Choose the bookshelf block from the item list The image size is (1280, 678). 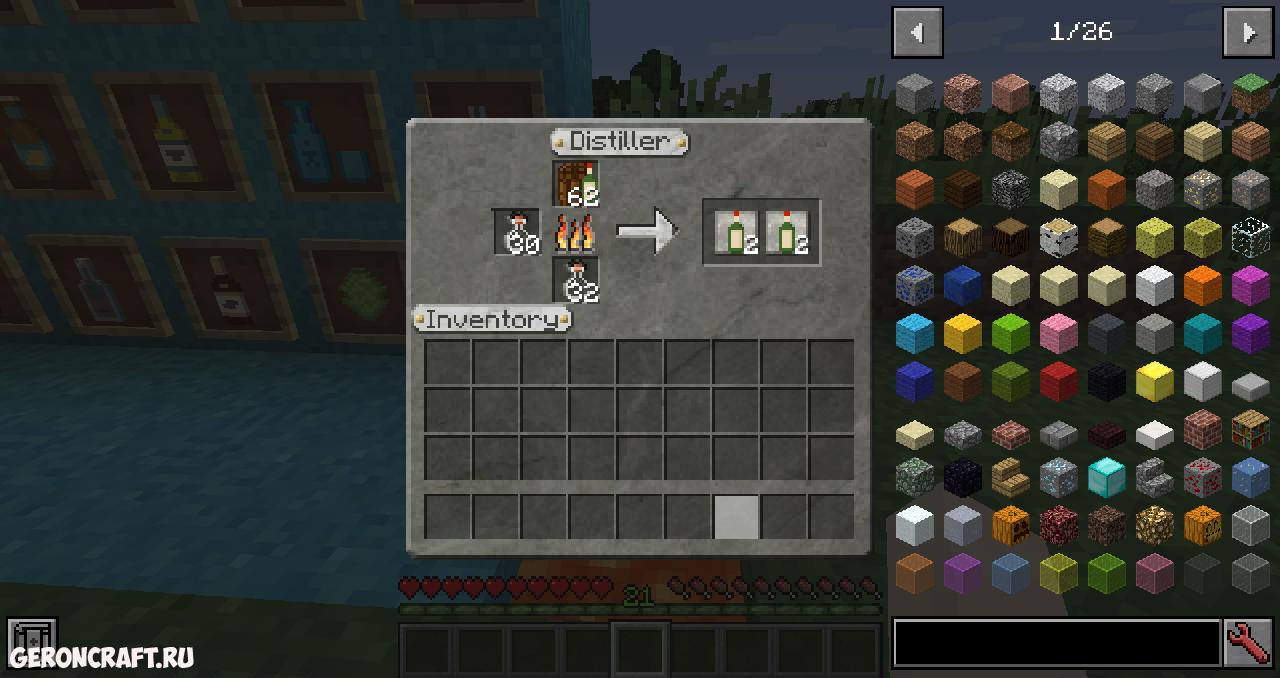(x=1250, y=430)
